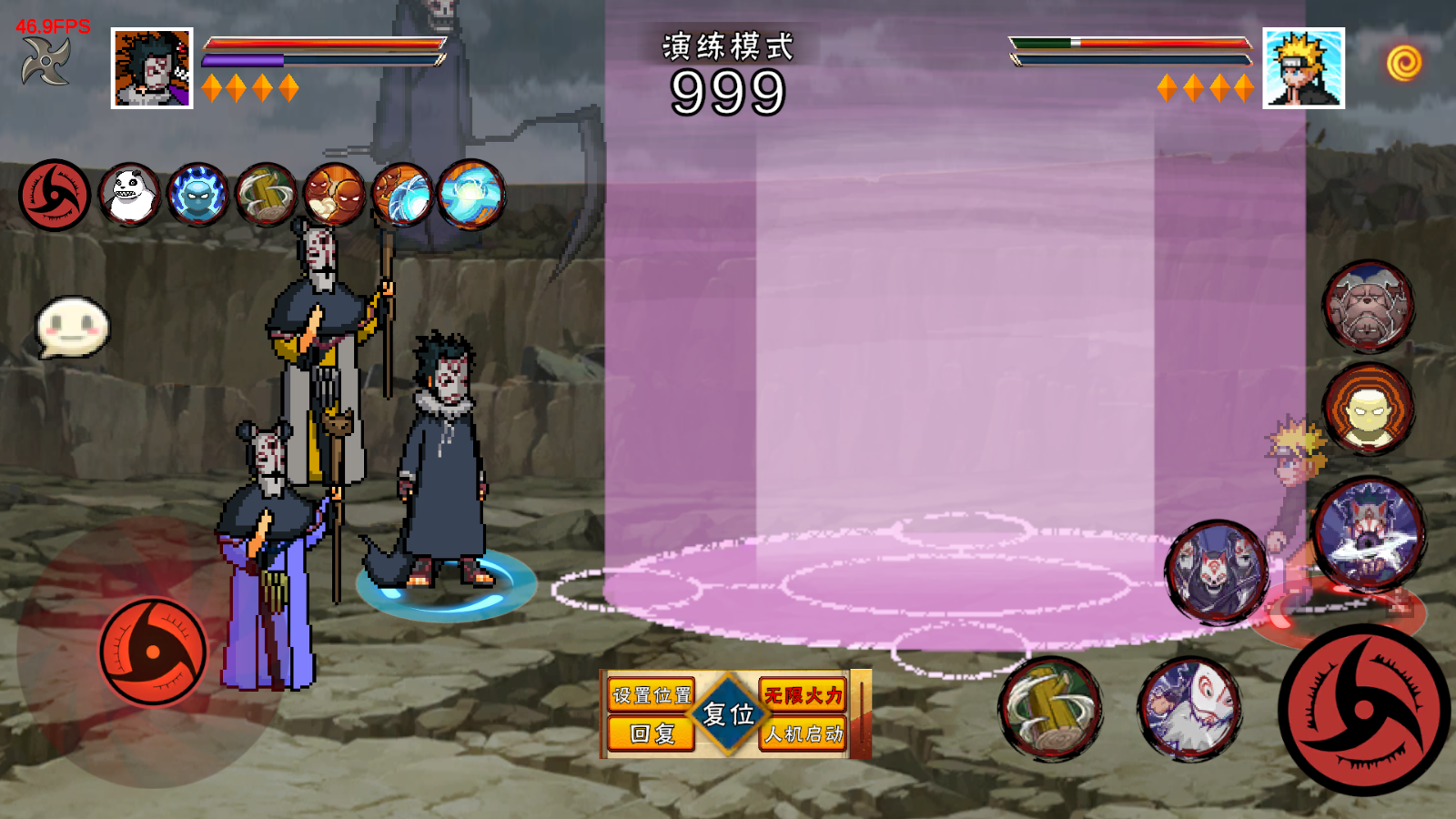
Task: Tap the large Sharingan attack button
Action: click(x=1363, y=710)
